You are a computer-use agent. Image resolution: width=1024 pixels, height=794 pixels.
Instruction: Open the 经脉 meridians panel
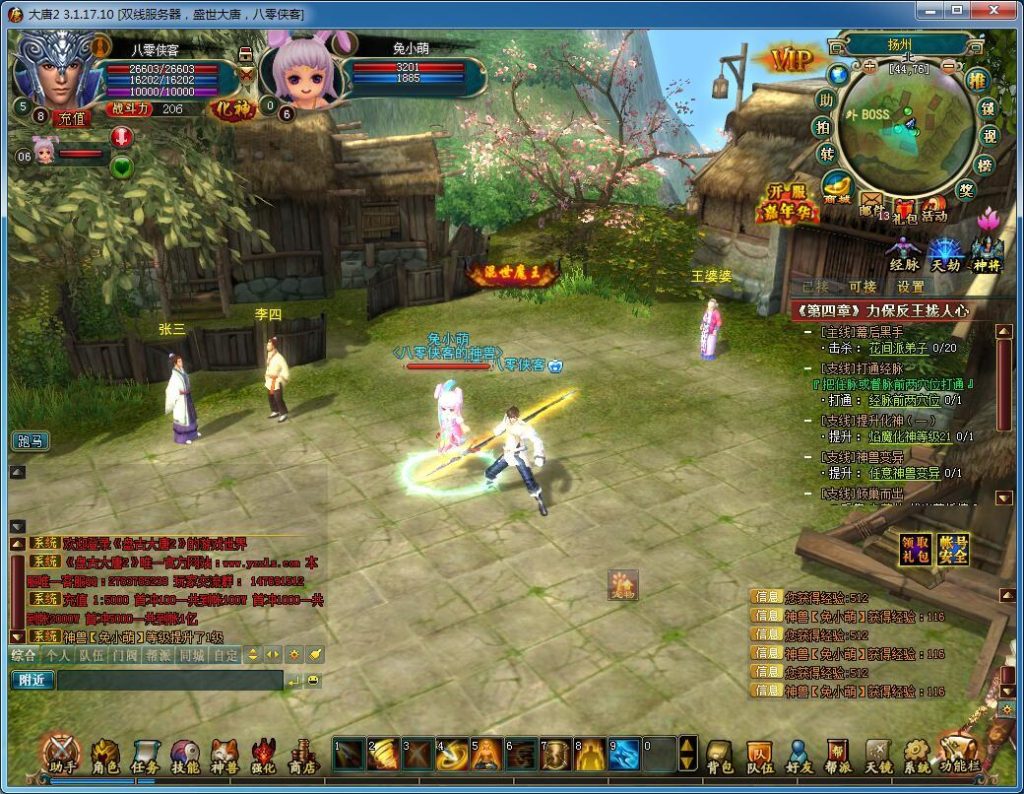click(904, 255)
